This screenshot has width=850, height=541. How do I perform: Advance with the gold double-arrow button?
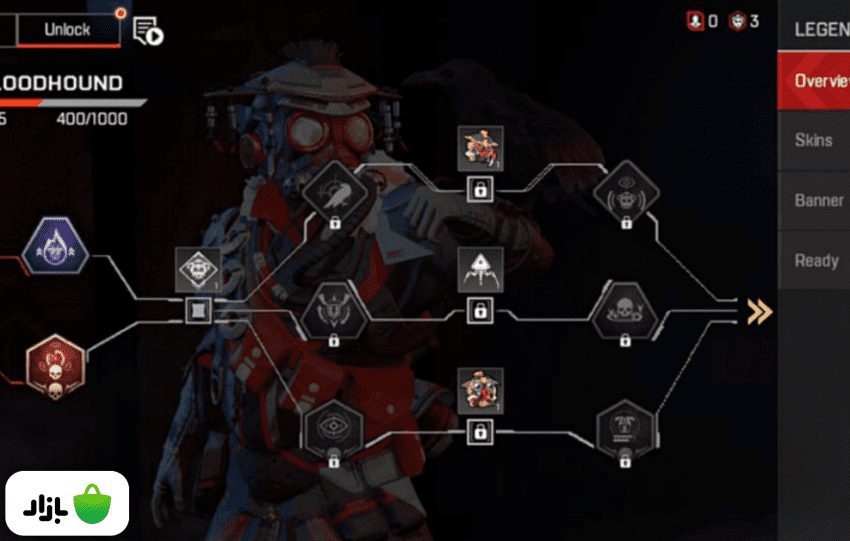[760, 312]
